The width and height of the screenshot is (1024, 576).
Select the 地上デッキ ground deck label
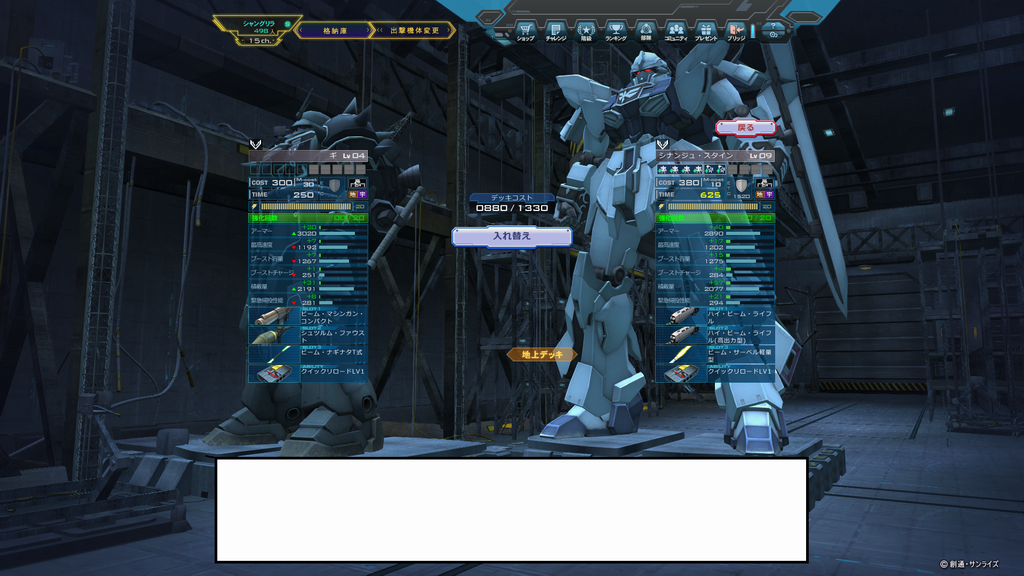pyautogui.click(x=542, y=354)
